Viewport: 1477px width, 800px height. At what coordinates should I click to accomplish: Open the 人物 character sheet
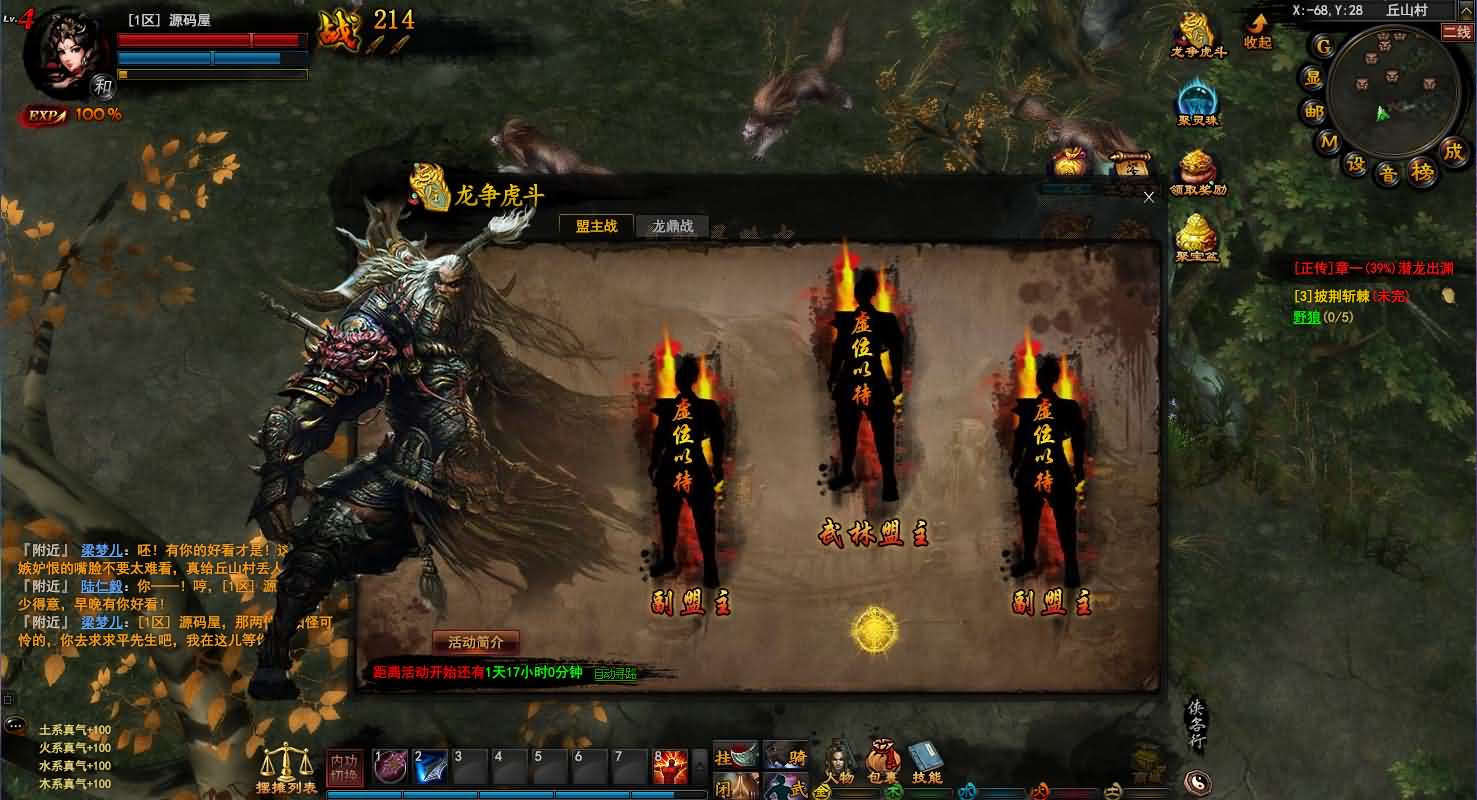pyautogui.click(x=839, y=764)
